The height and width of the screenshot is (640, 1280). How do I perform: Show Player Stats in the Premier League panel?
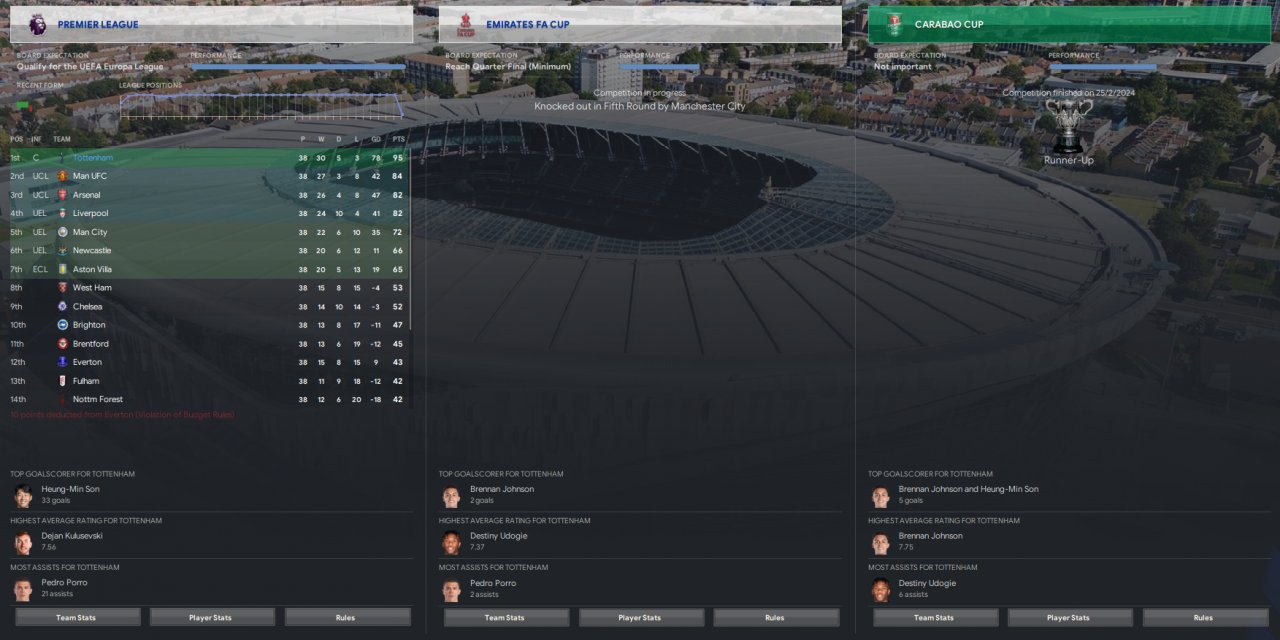coord(210,617)
